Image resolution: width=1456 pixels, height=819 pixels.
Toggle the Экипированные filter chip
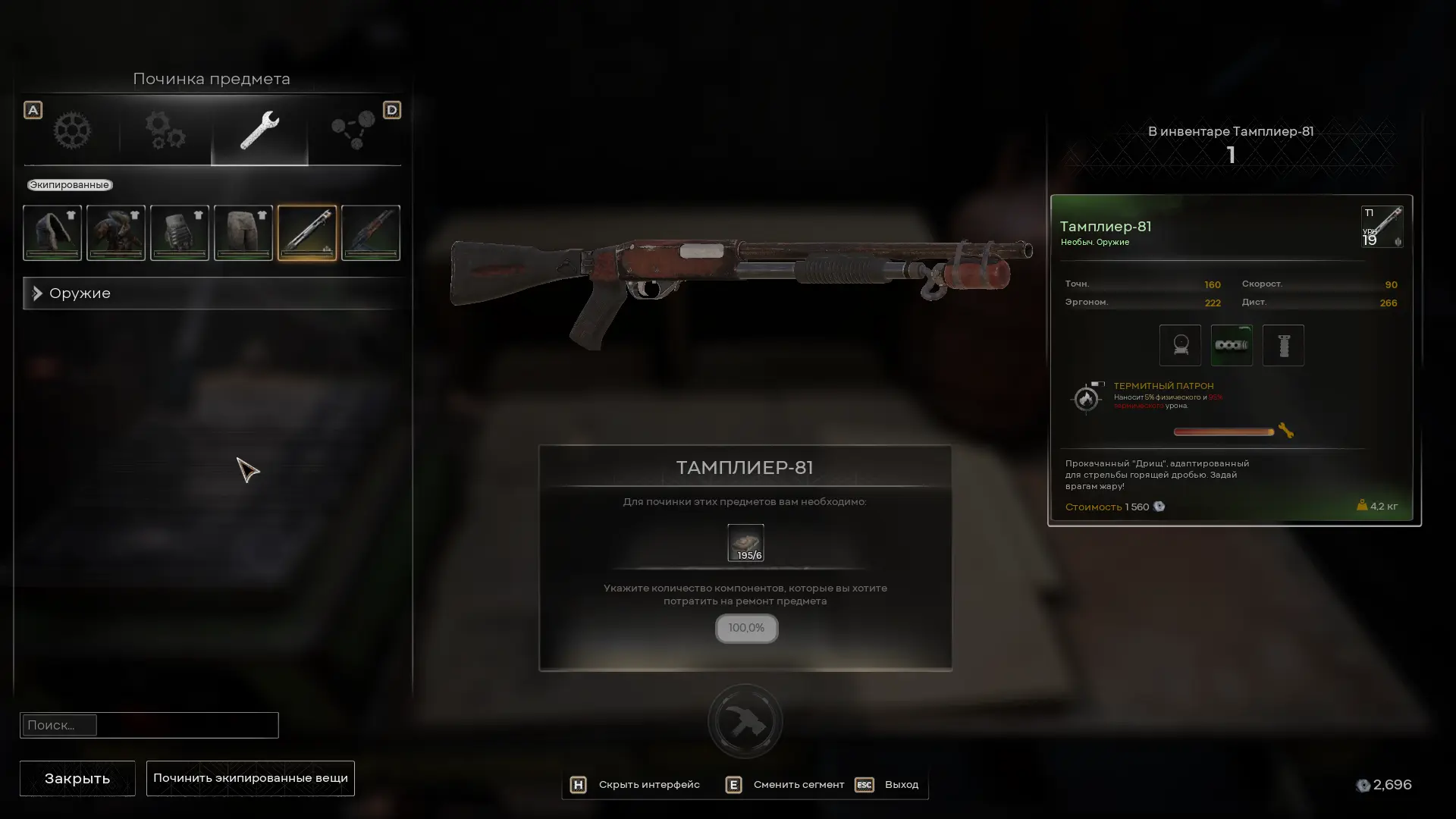tap(69, 185)
